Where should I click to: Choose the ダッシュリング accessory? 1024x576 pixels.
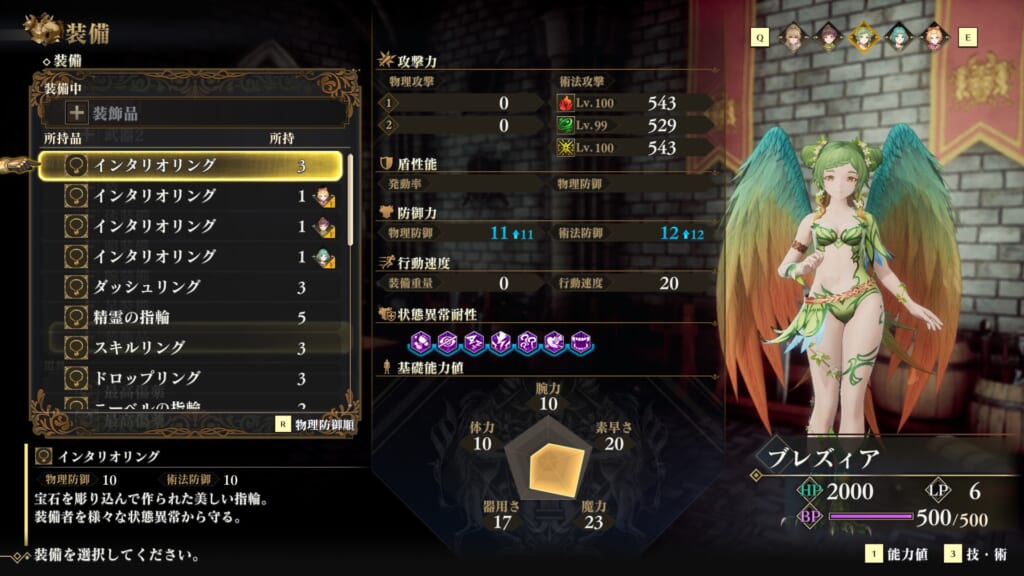coord(190,287)
